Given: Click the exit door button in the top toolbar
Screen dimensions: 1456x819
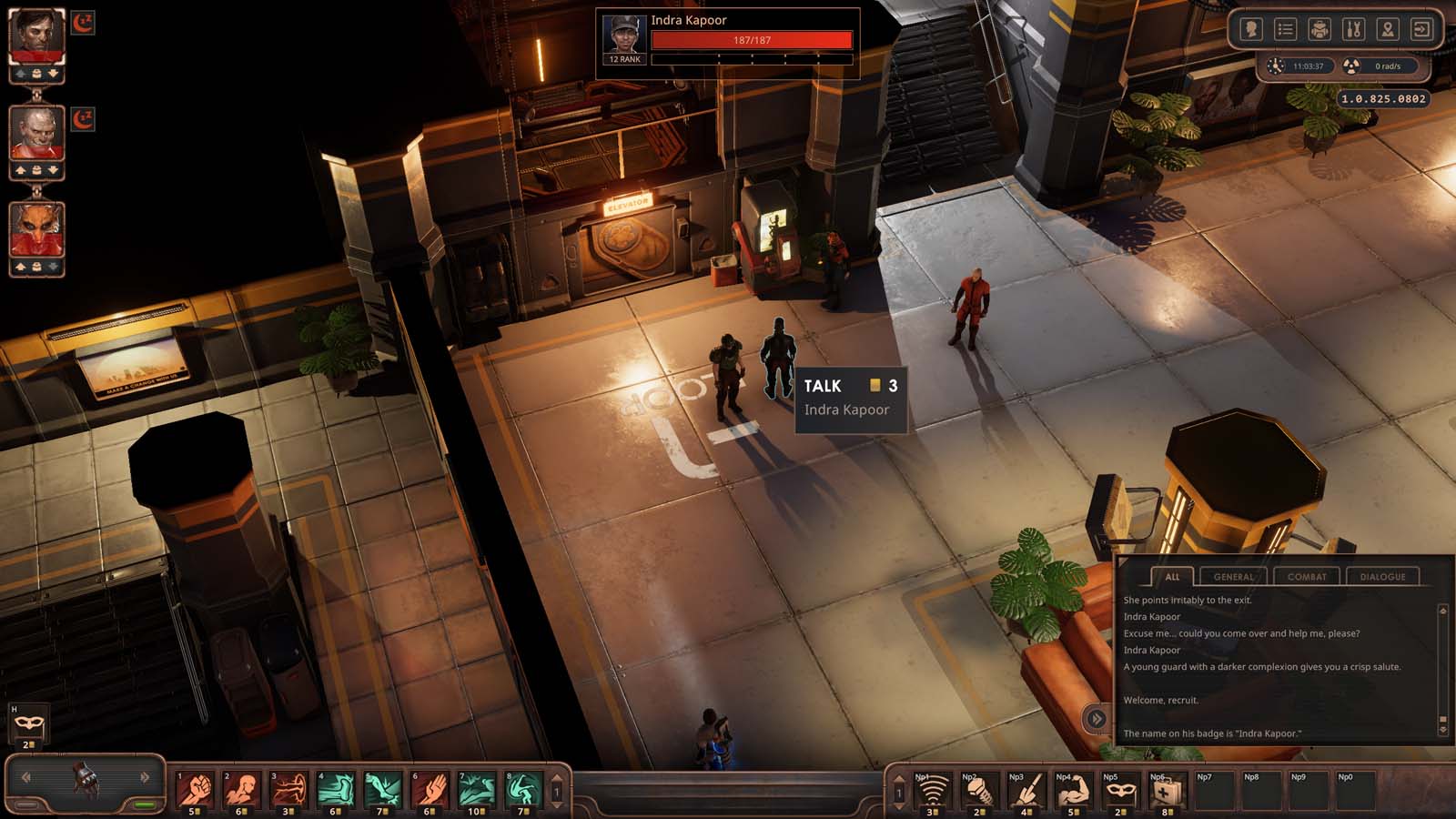Looking at the screenshot, I should pyautogui.click(x=1421, y=29).
